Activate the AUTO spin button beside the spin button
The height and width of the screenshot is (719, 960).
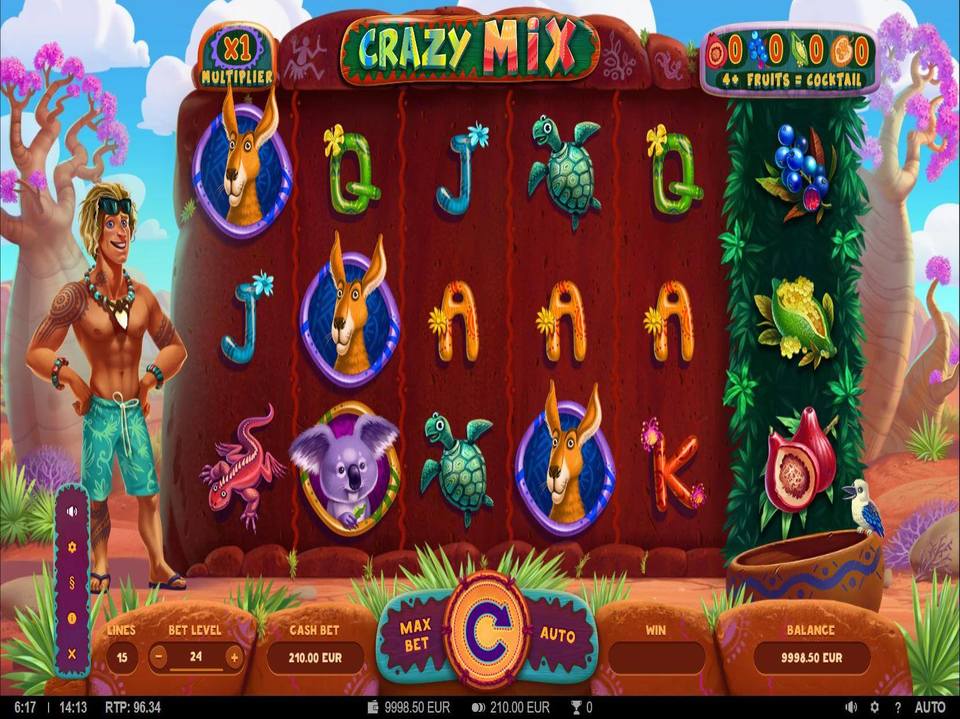coord(557,633)
